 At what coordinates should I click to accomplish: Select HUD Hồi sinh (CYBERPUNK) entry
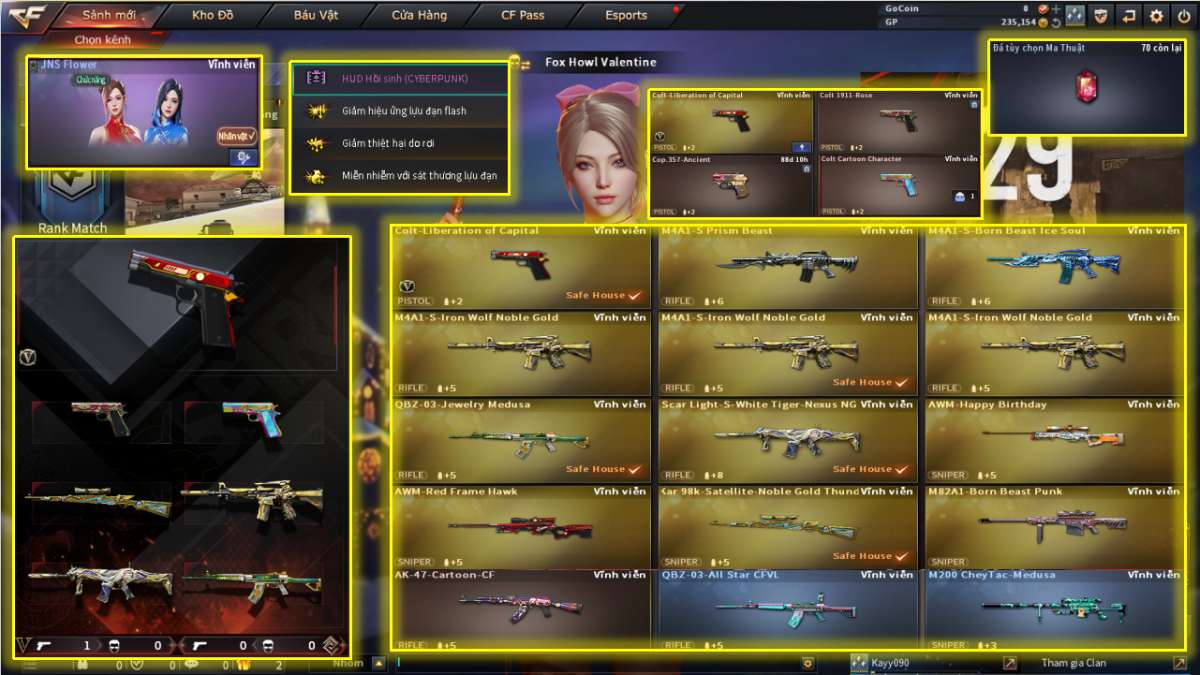pos(399,77)
